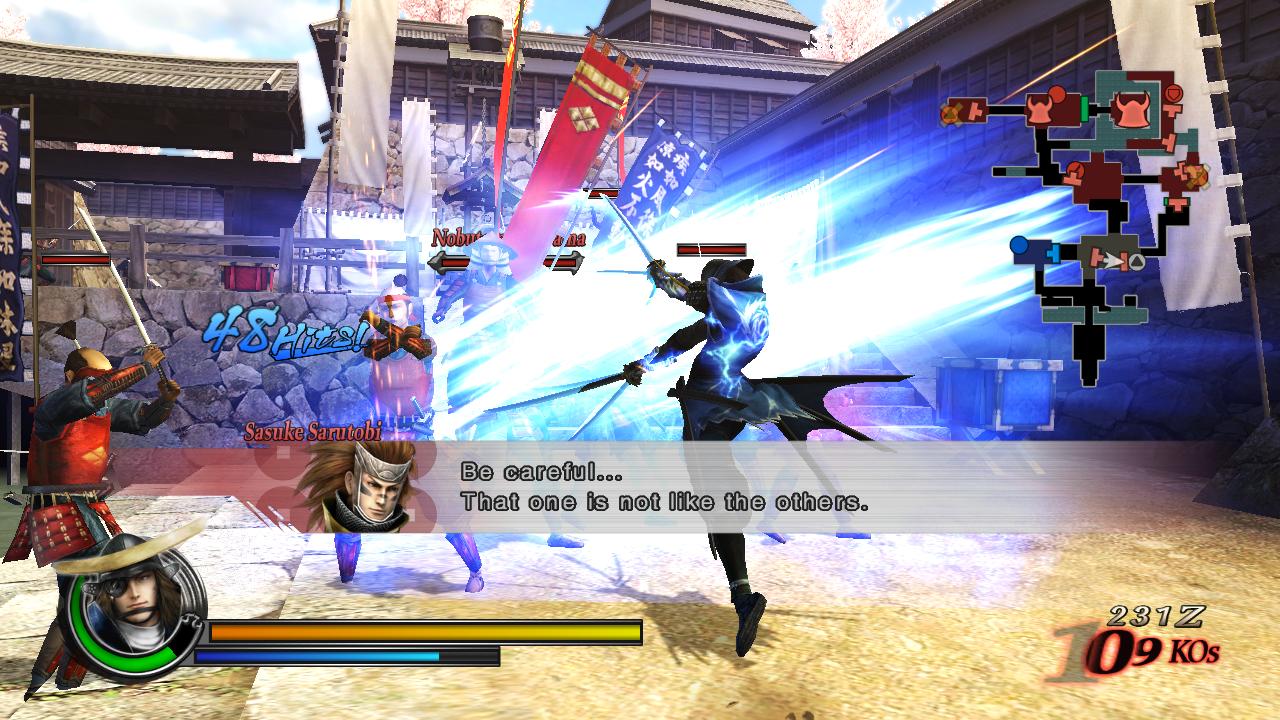This screenshot has width=1280, height=720.
Task: Click the blue ally circle marker on minimap
Action: coord(1019,245)
